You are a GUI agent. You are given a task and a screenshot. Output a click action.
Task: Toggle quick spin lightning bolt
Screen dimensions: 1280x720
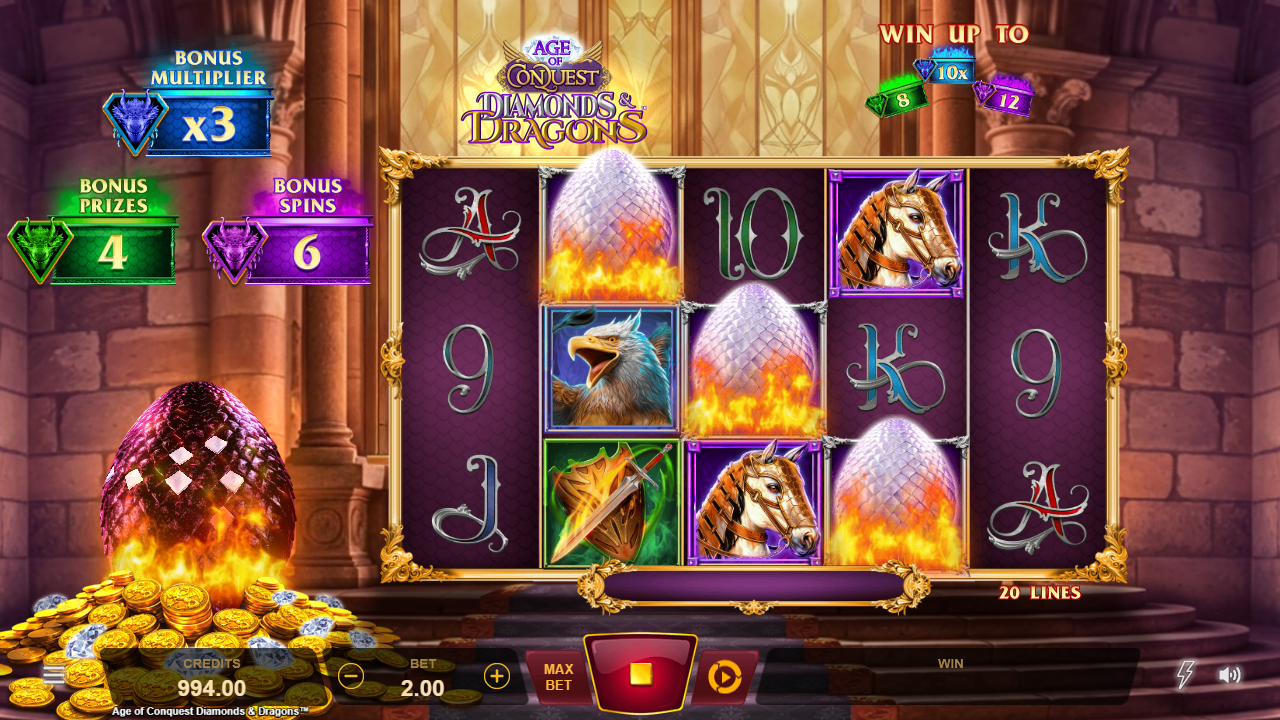(x=1185, y=675)
